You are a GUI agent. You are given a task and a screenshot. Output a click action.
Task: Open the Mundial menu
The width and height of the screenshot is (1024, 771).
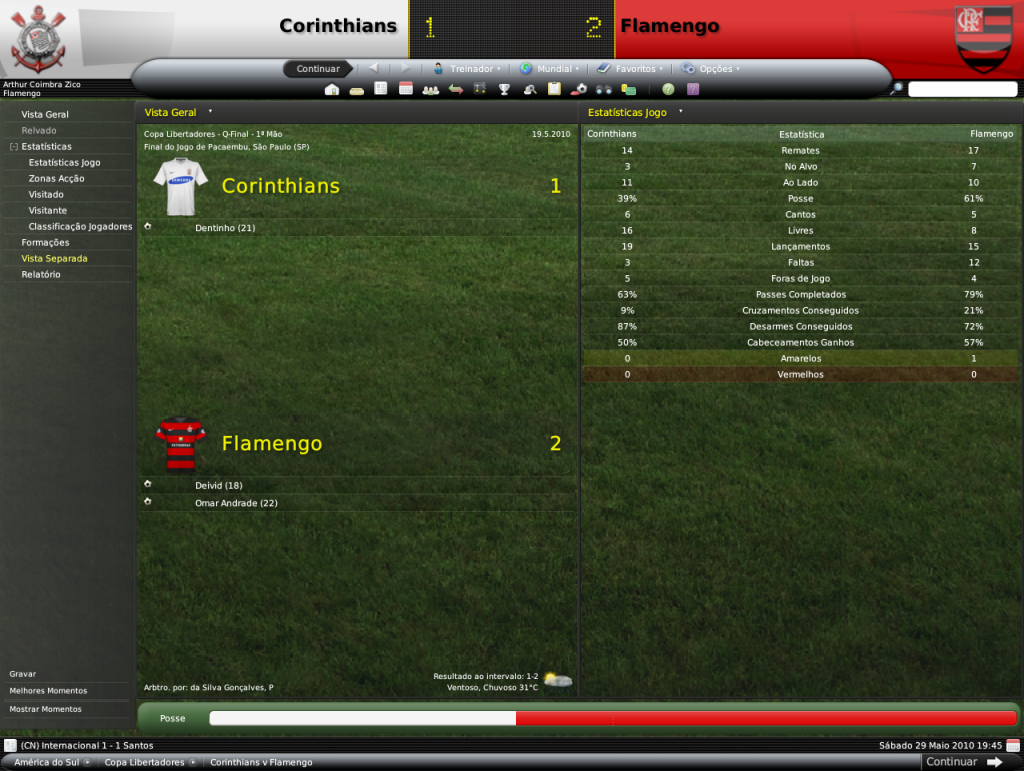[548, 69]
